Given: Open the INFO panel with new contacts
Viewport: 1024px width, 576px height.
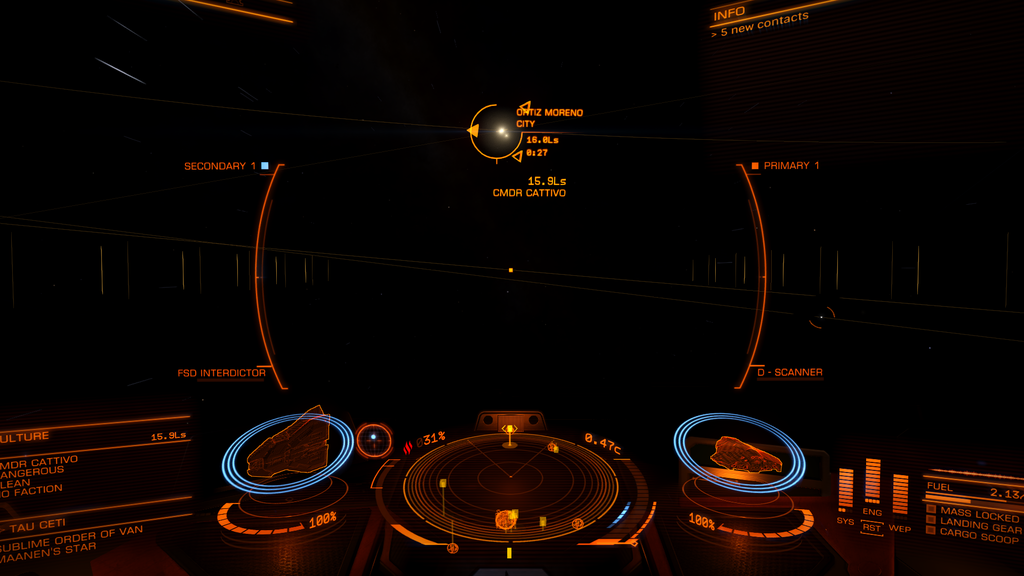Looking at the screenshot, I should [x=760, y=20].
